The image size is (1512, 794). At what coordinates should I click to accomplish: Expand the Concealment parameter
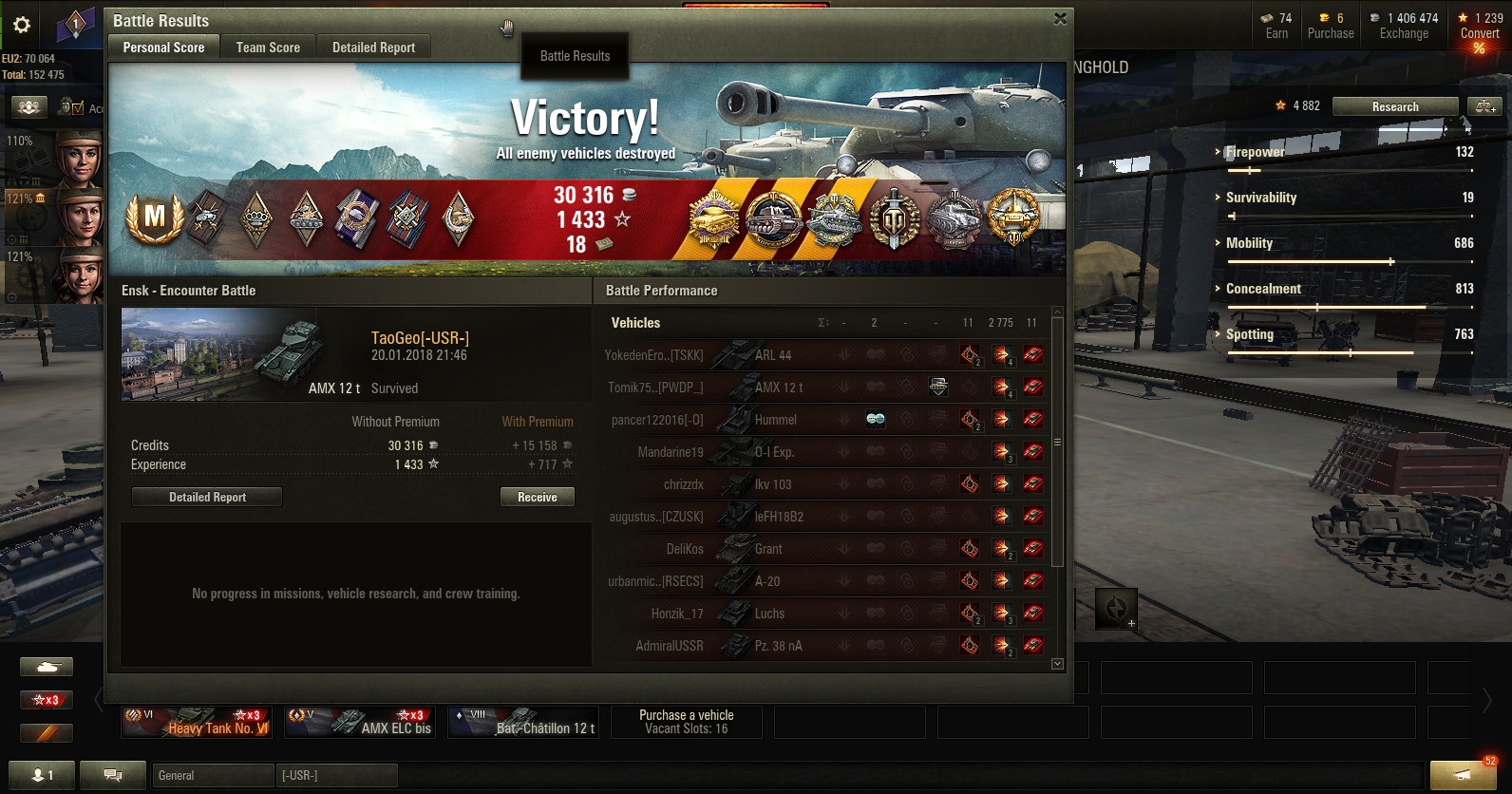coord(1262,289)
